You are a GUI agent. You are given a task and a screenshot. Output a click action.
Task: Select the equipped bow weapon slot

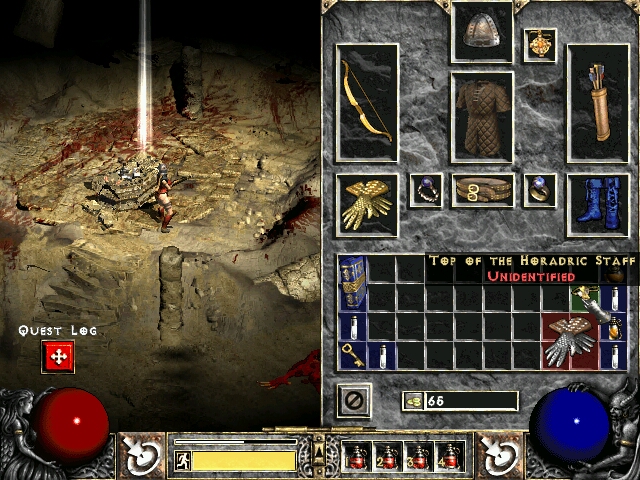(367, 102)
